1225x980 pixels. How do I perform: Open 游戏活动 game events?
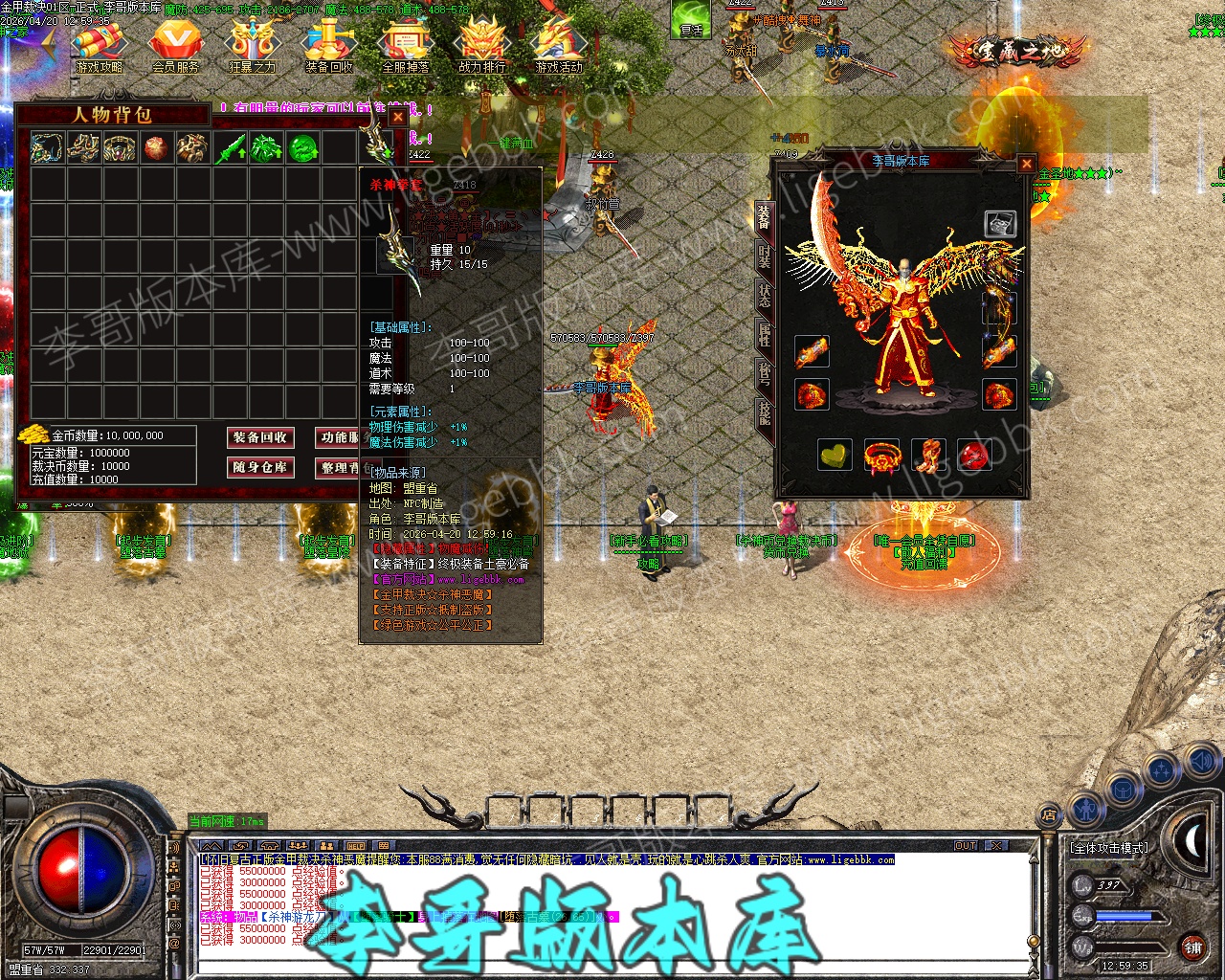(559, 46)
